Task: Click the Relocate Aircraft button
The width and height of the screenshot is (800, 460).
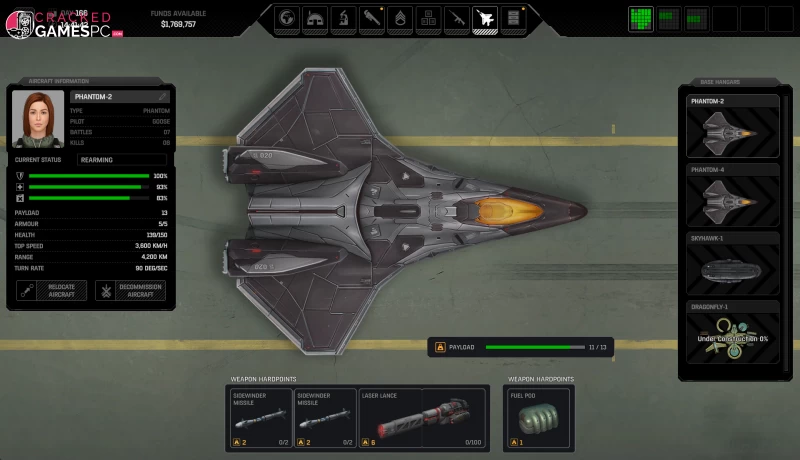Action: coord(53,291)
